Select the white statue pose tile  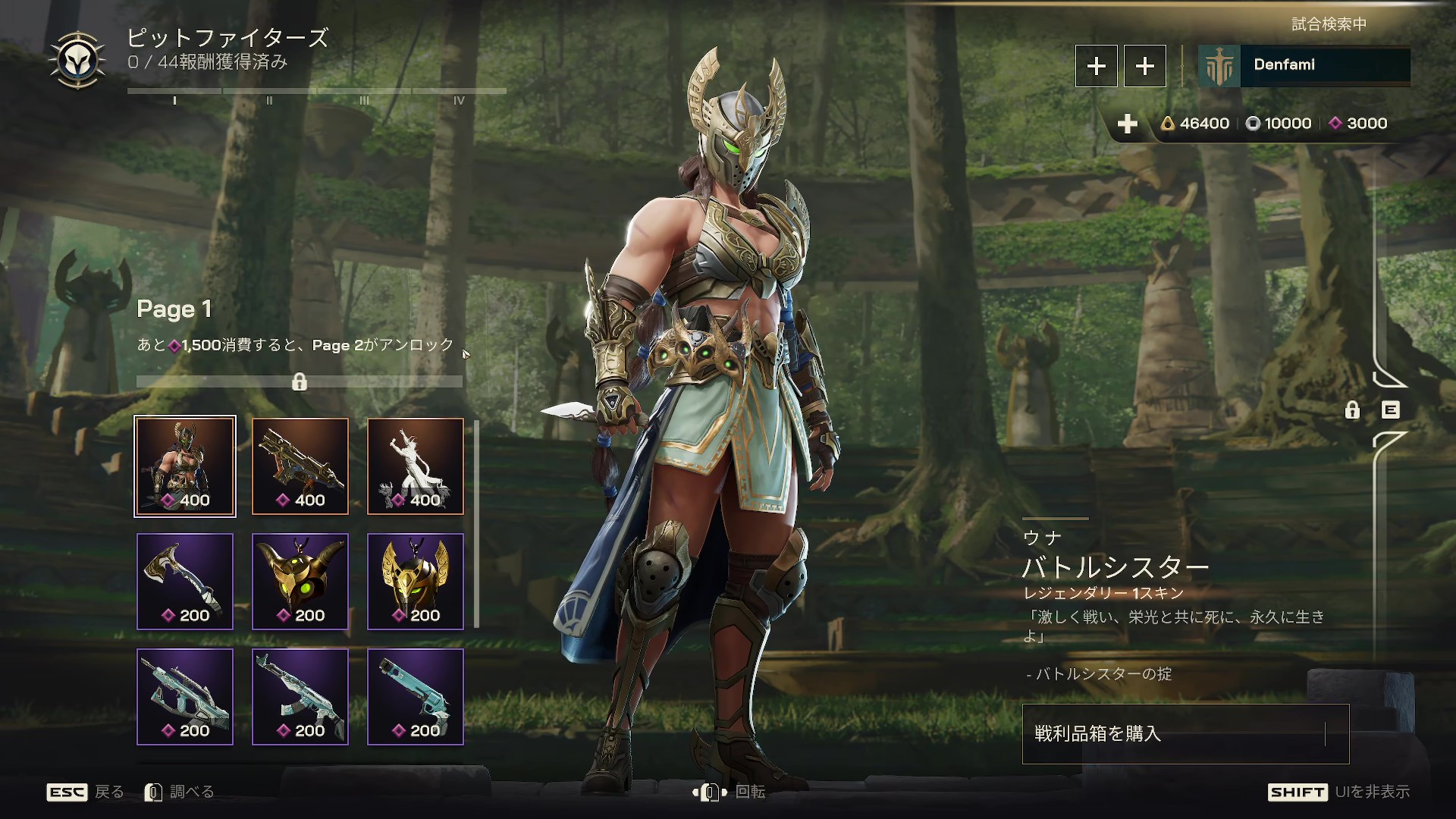coord(416,466)
